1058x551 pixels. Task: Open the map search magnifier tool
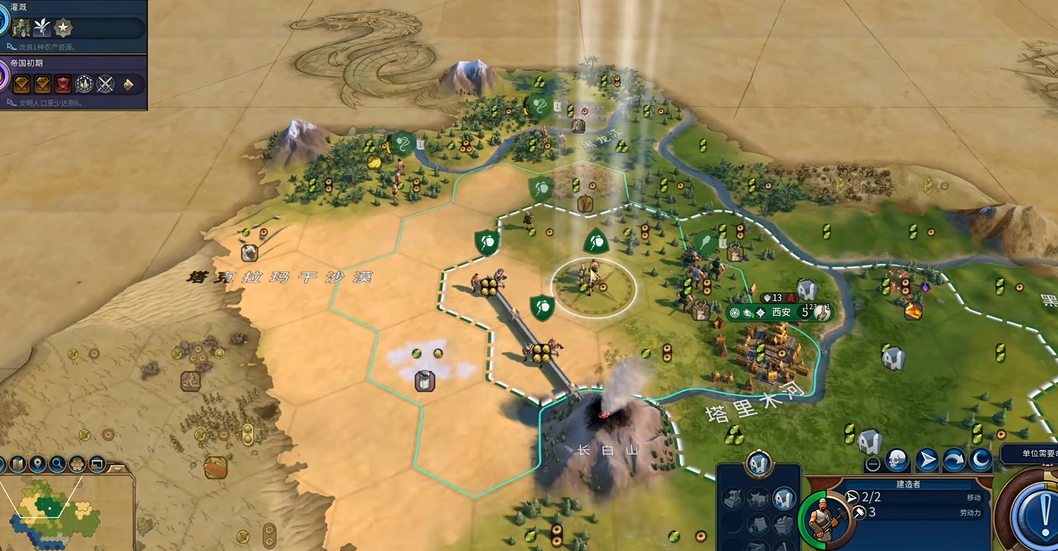click(x=58, y=464)
